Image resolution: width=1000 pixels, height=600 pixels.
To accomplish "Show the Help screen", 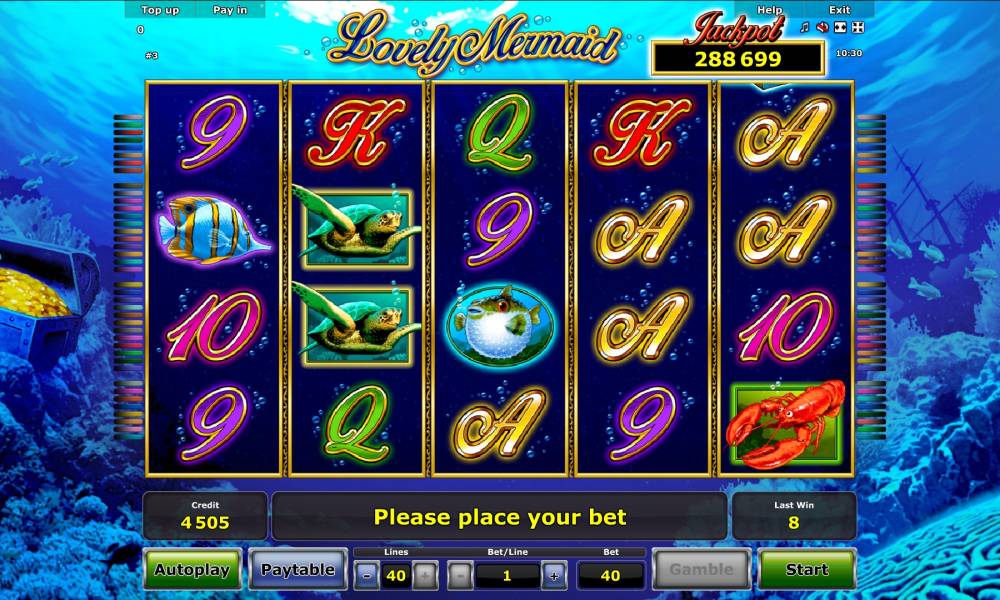I will (770, 10).
